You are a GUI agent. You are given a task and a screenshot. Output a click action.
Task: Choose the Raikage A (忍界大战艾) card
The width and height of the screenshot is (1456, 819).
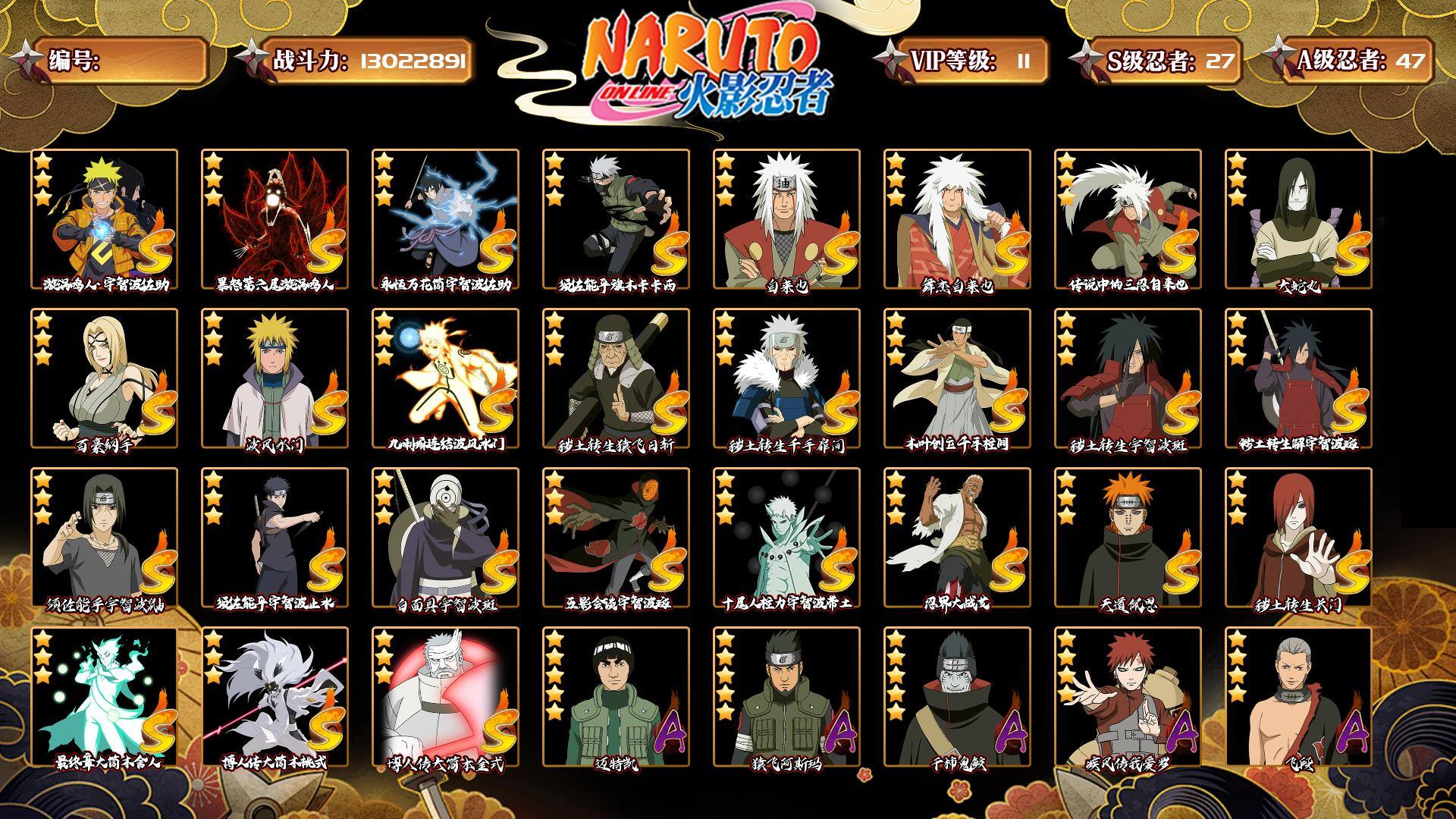(957, 538)
